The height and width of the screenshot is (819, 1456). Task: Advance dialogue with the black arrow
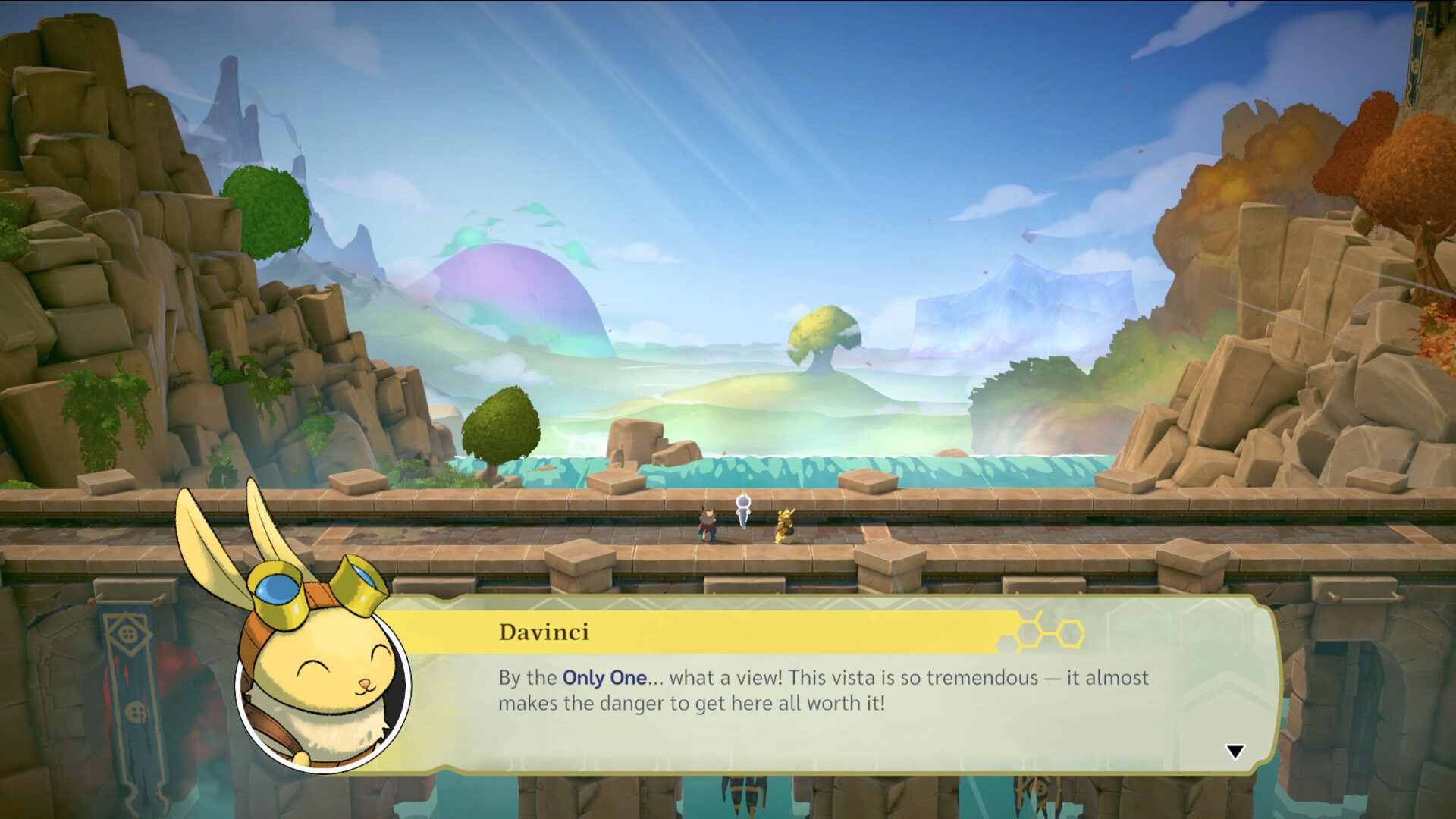[1235, 752]
